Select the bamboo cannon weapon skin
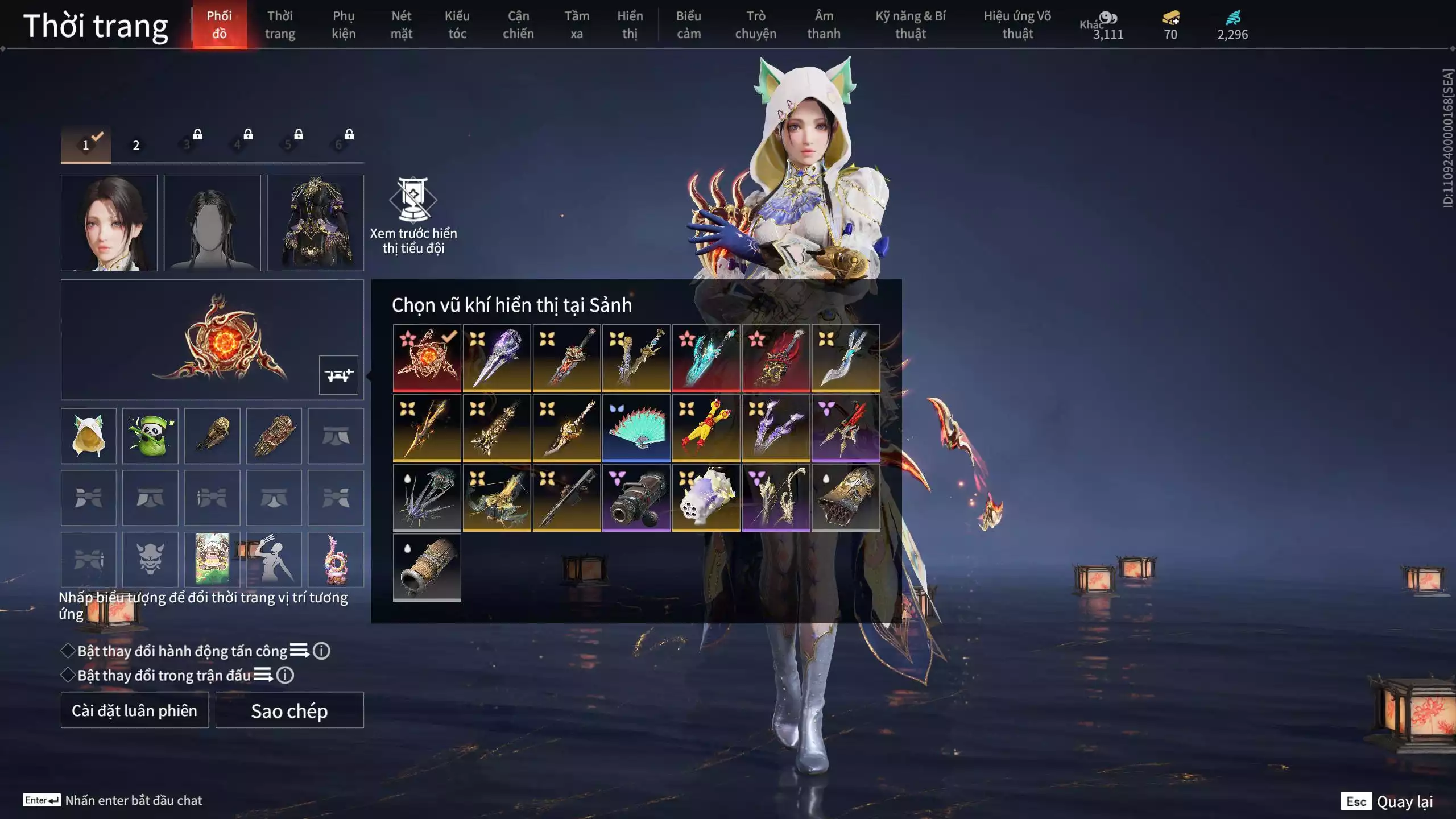The height and width of the screenshot is (819, 1456). coord(427,567)
